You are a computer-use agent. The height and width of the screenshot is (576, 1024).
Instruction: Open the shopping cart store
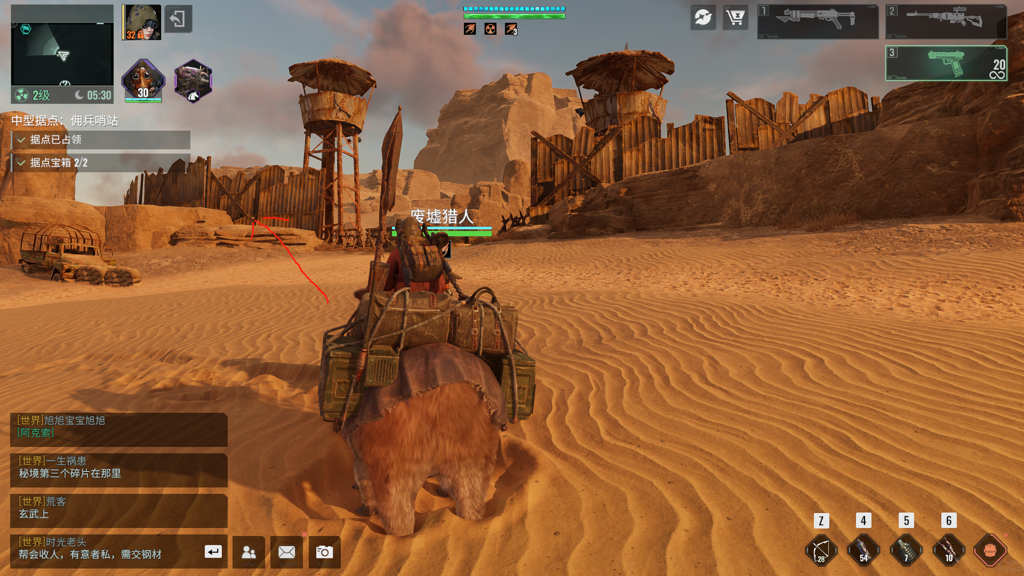(x=736, y=18)
